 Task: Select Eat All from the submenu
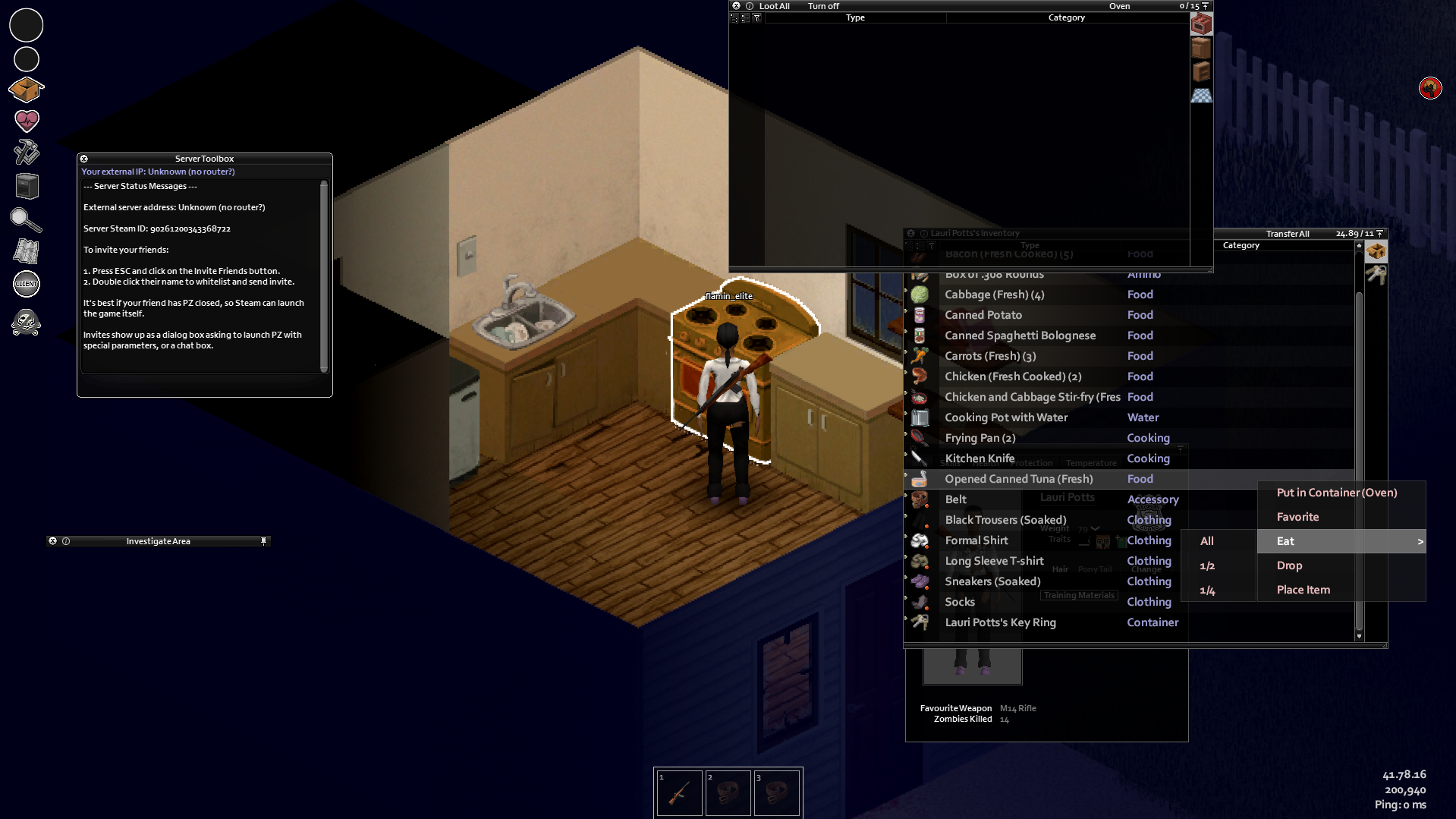click(x=1207, y=541)
